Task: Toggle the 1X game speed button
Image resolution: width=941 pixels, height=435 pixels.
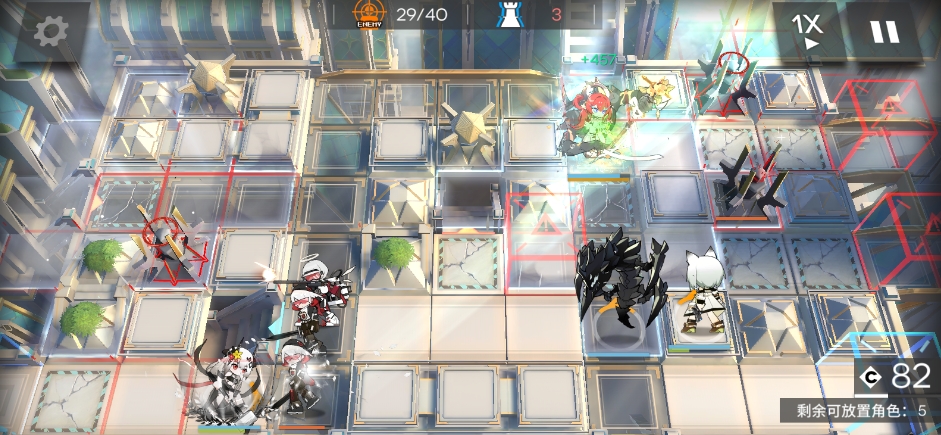Action: coord(806,30)
